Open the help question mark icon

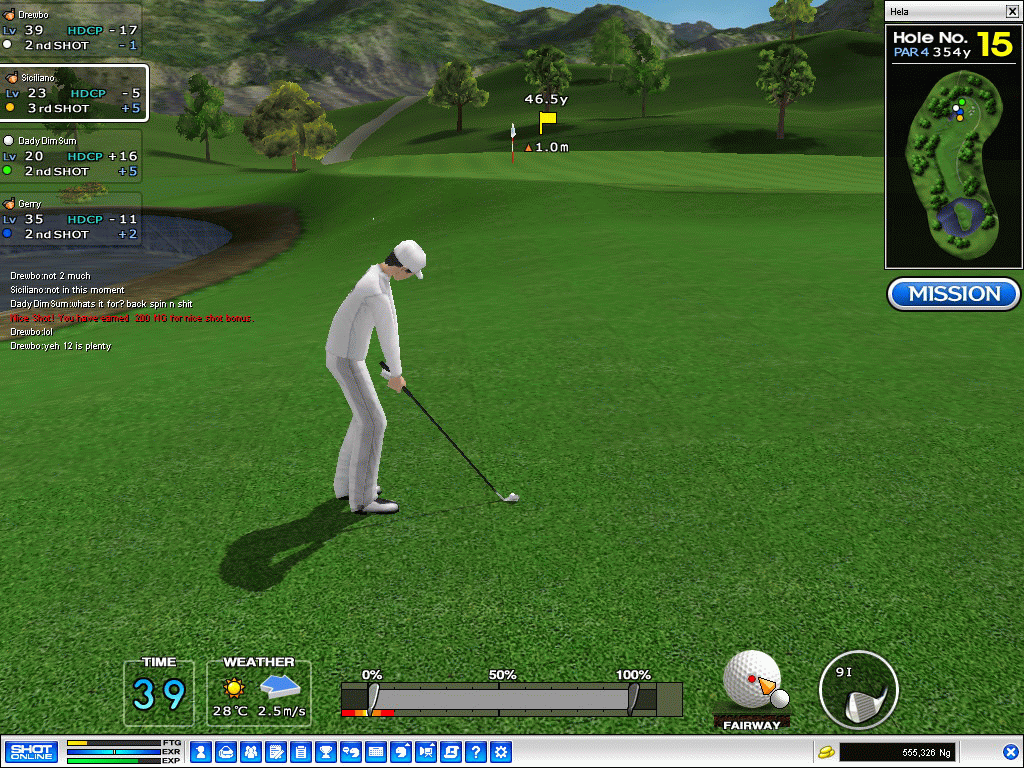pos(476,751)
